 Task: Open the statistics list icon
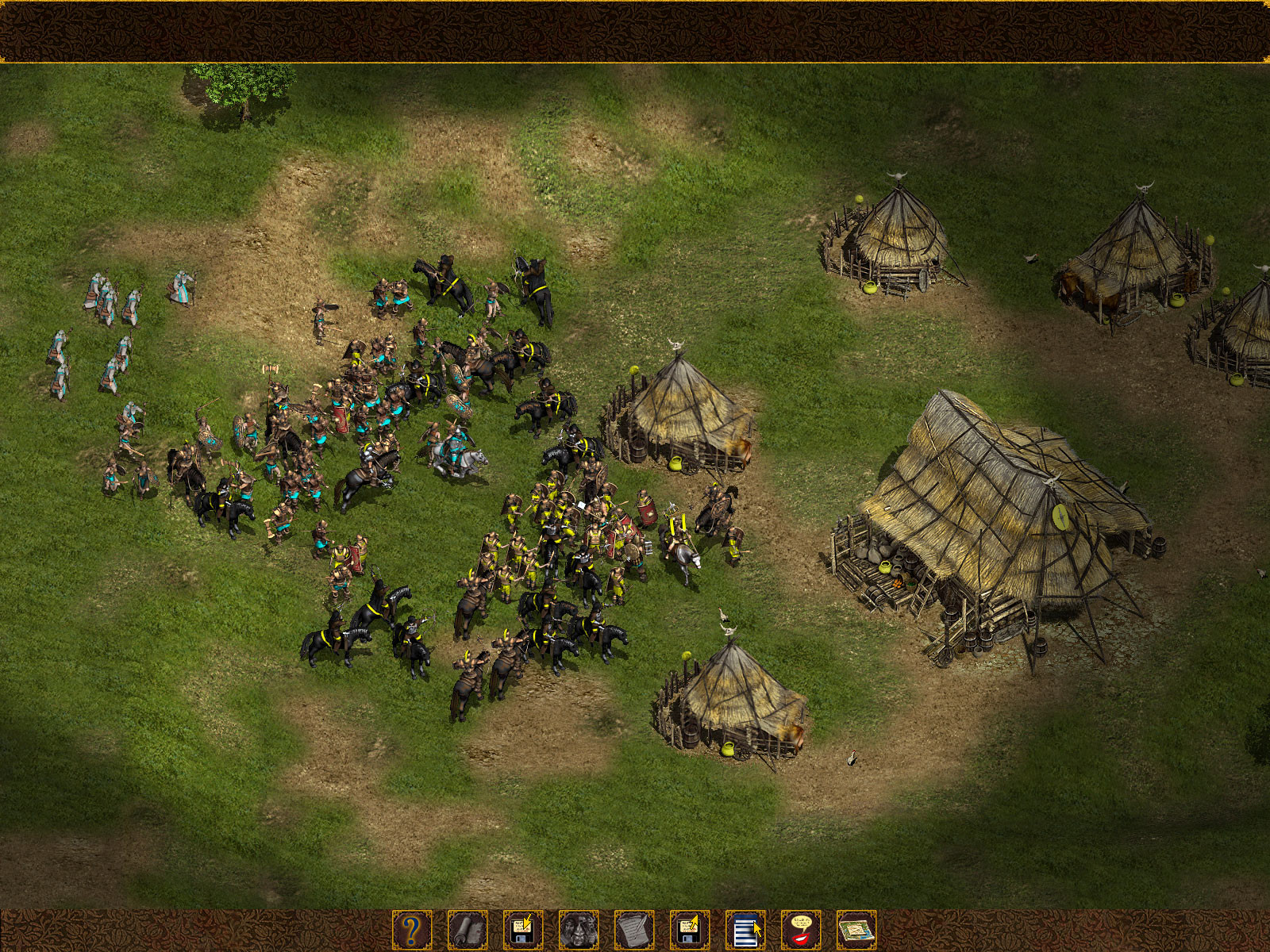[x=746, y=931]
